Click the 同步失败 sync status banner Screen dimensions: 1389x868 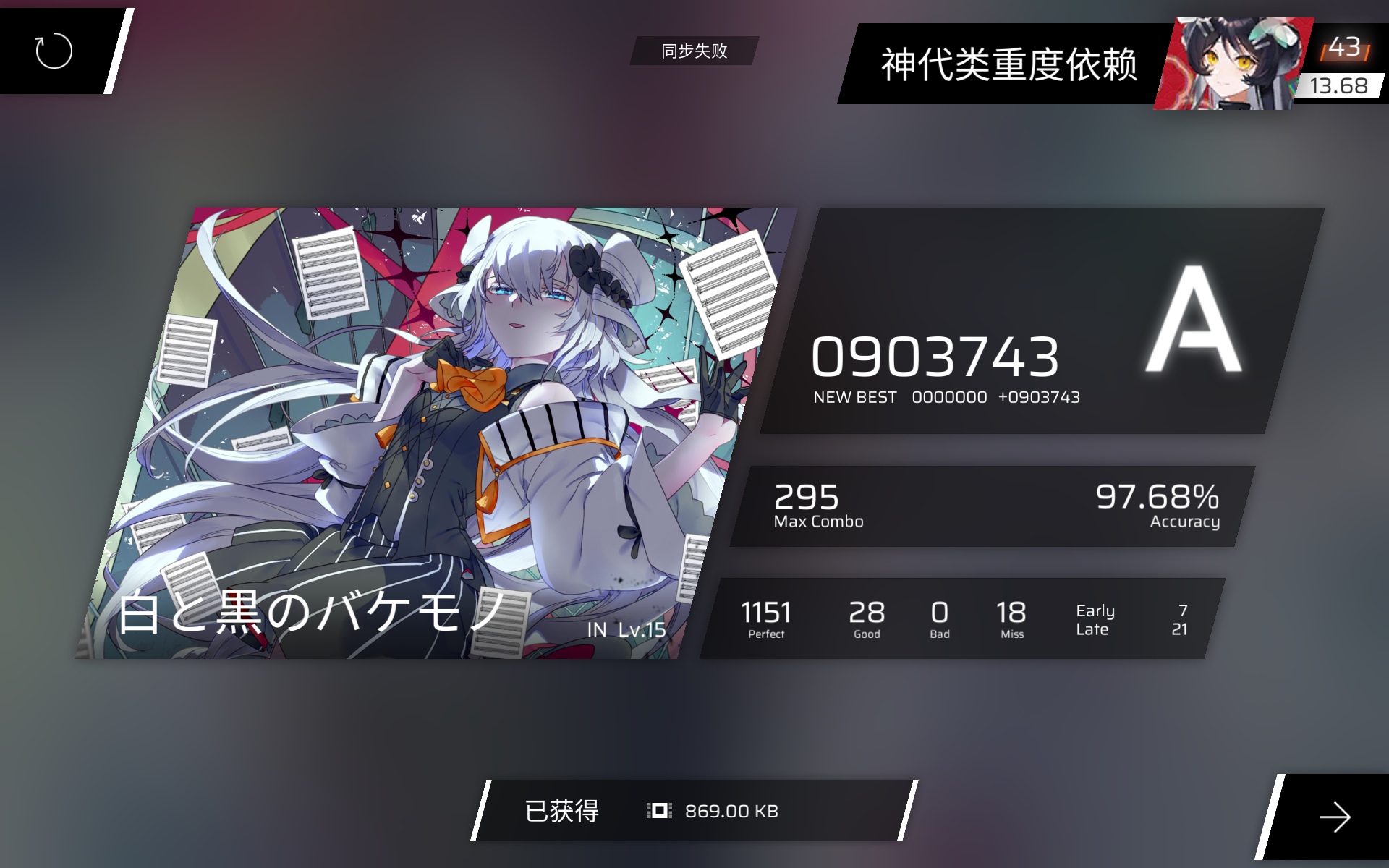[x=693, y=51]
